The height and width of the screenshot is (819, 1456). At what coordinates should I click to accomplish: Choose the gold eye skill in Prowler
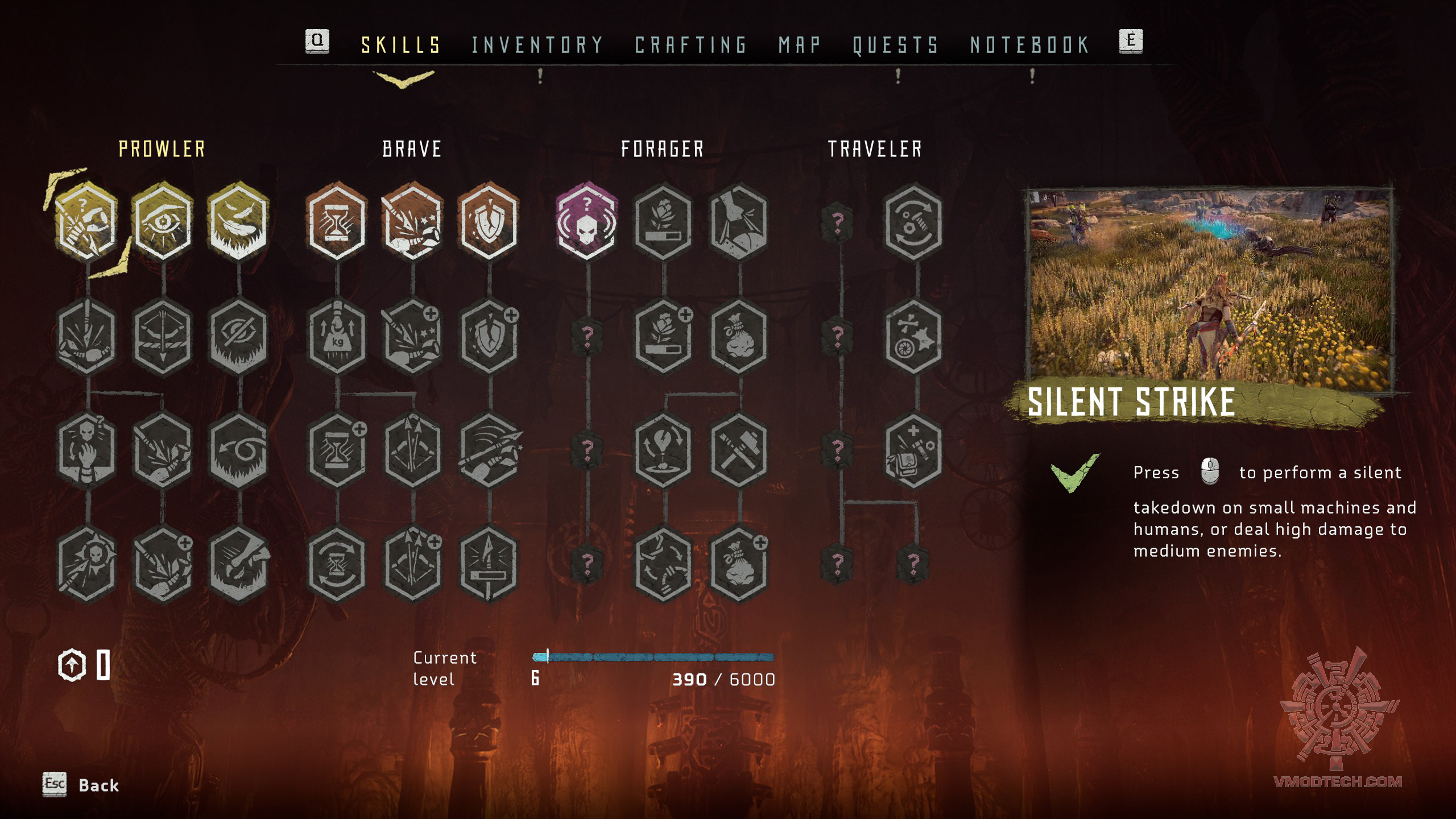(163, 222)
